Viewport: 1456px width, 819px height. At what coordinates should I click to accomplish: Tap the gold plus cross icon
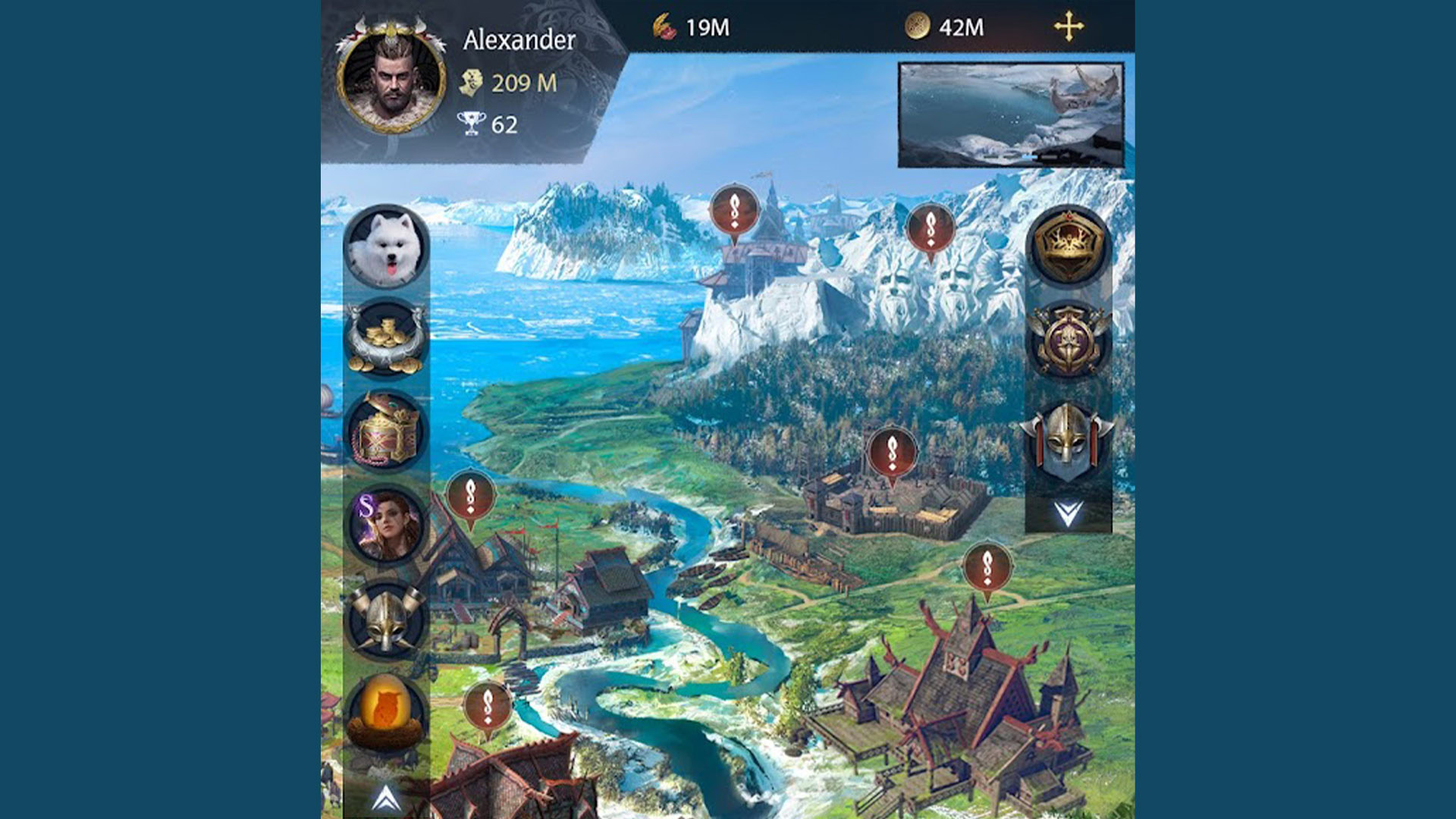pyautogui.click(x=1068, y=27)
